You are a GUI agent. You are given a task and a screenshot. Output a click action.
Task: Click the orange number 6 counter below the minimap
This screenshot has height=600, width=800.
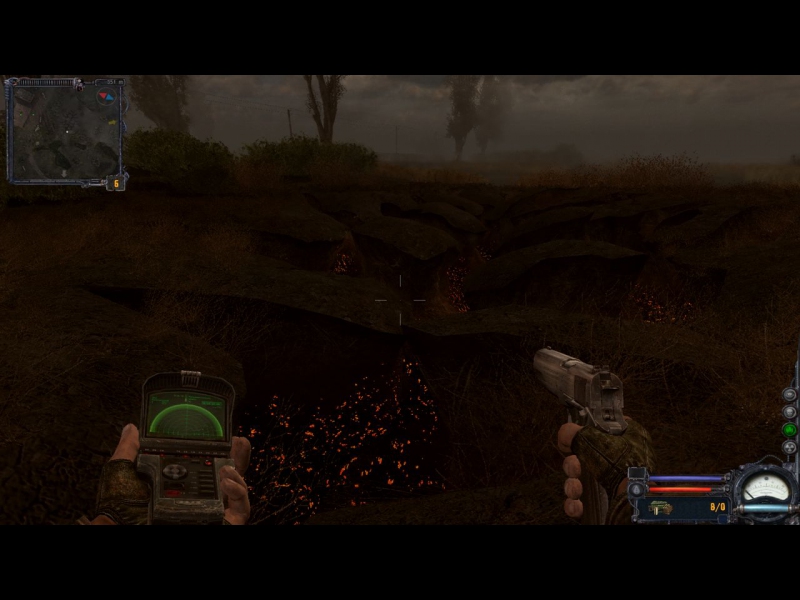[117, 183]
